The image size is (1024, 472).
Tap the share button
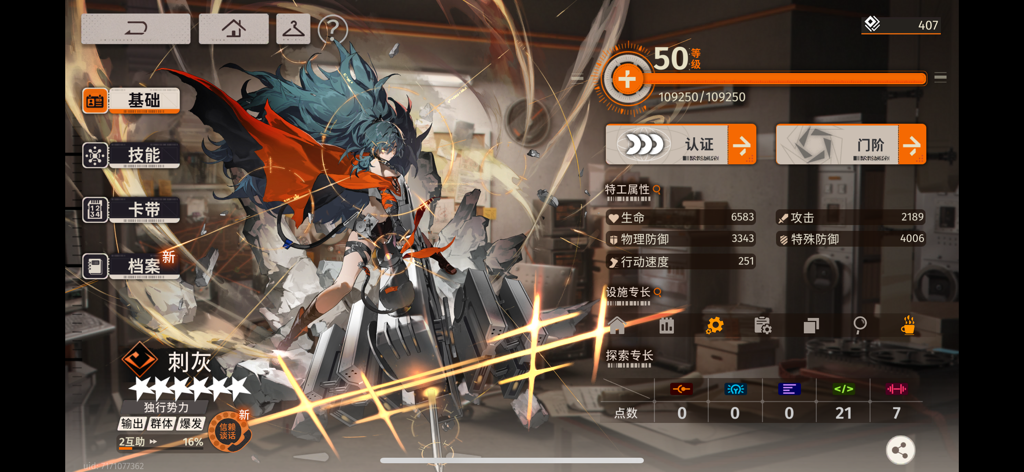900,450
